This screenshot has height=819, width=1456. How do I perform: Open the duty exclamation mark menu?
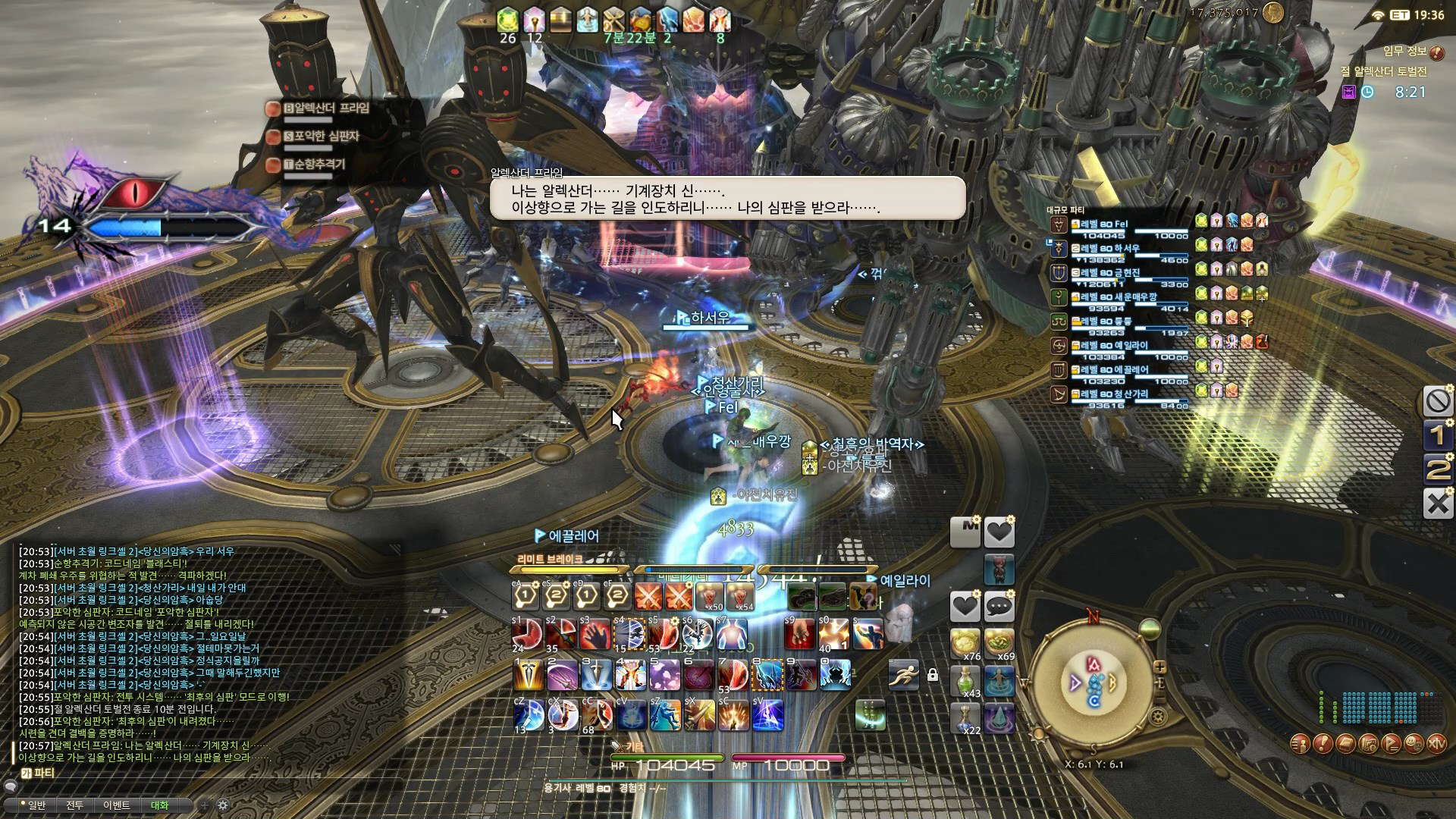1323,744
